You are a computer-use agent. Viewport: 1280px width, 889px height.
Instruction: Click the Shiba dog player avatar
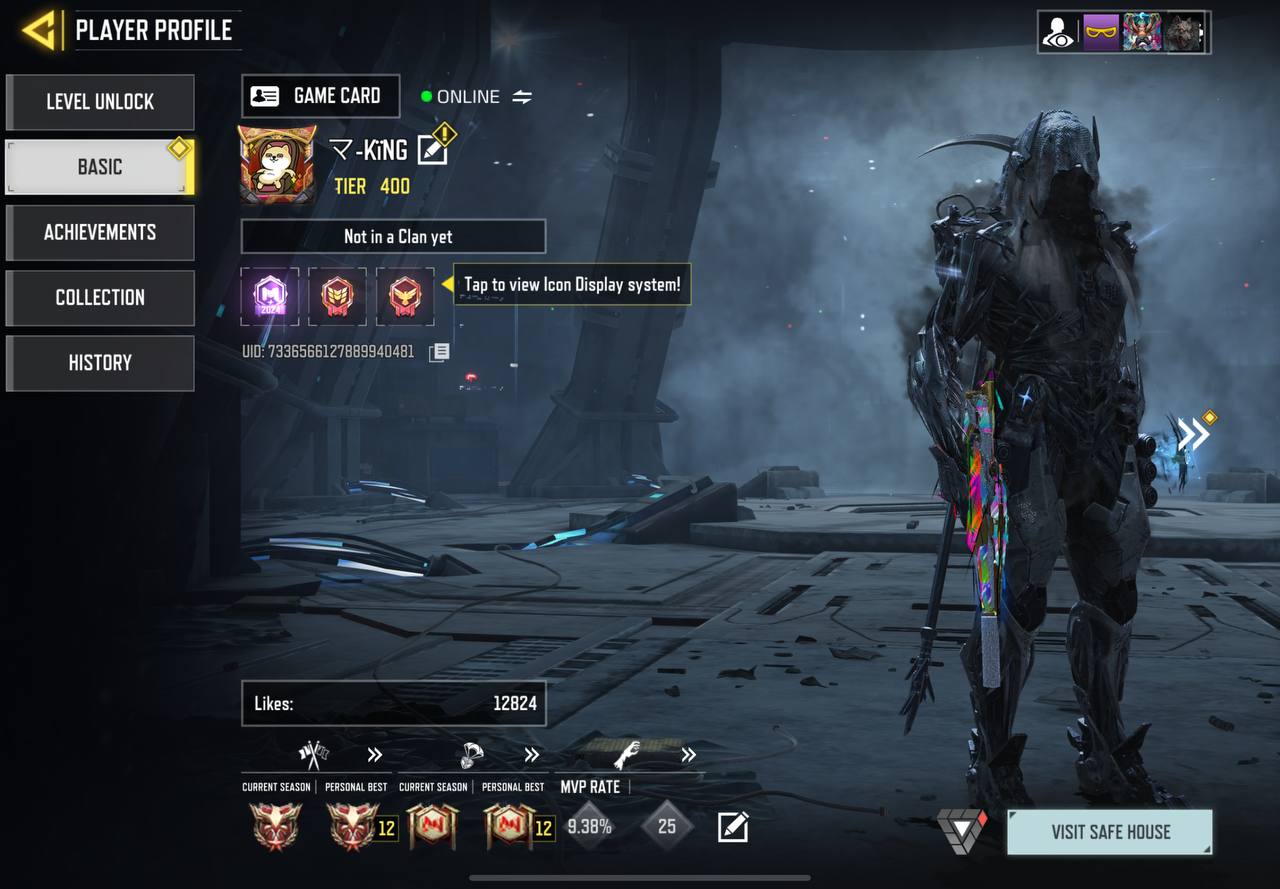[x=277, y=164]
